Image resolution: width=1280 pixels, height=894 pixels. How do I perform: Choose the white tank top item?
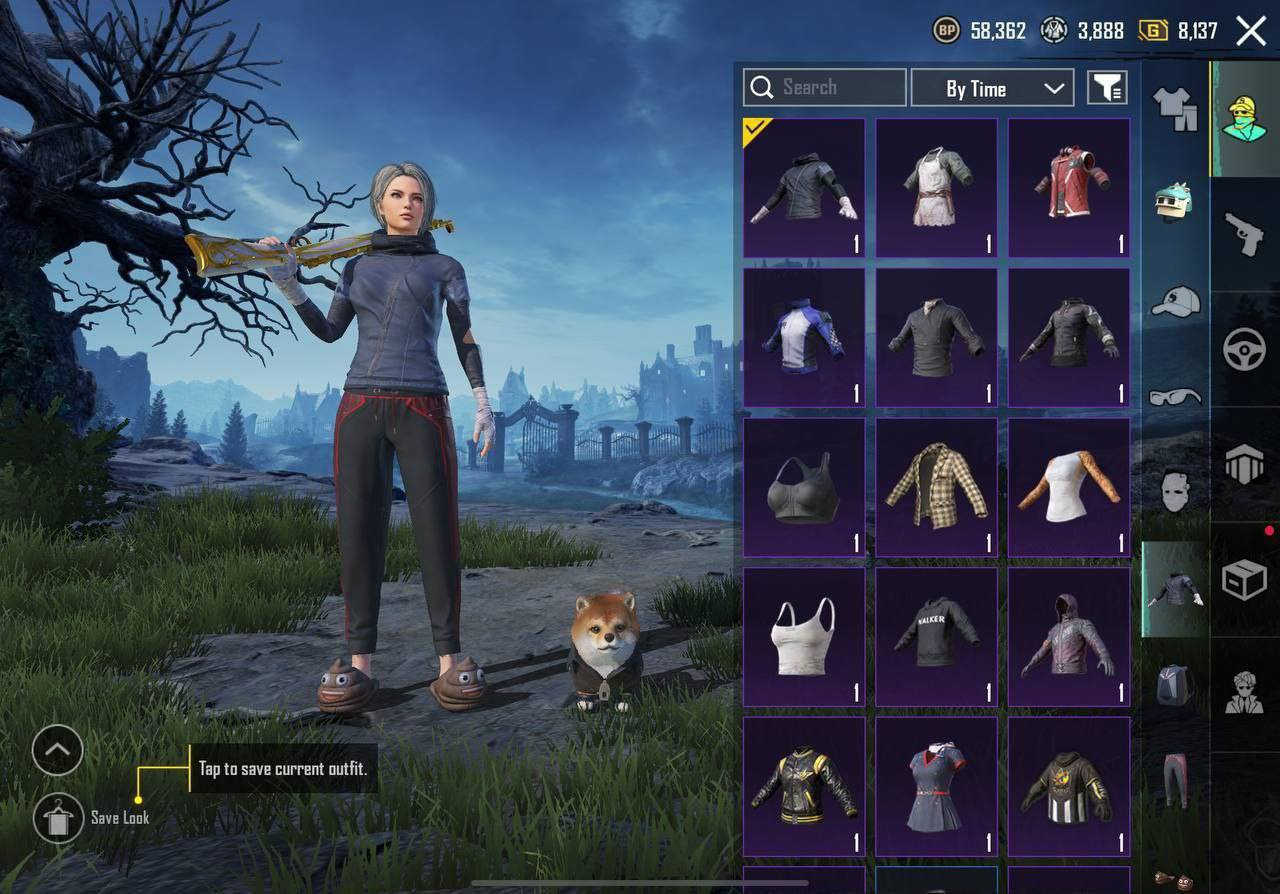(x=804, y=637)
